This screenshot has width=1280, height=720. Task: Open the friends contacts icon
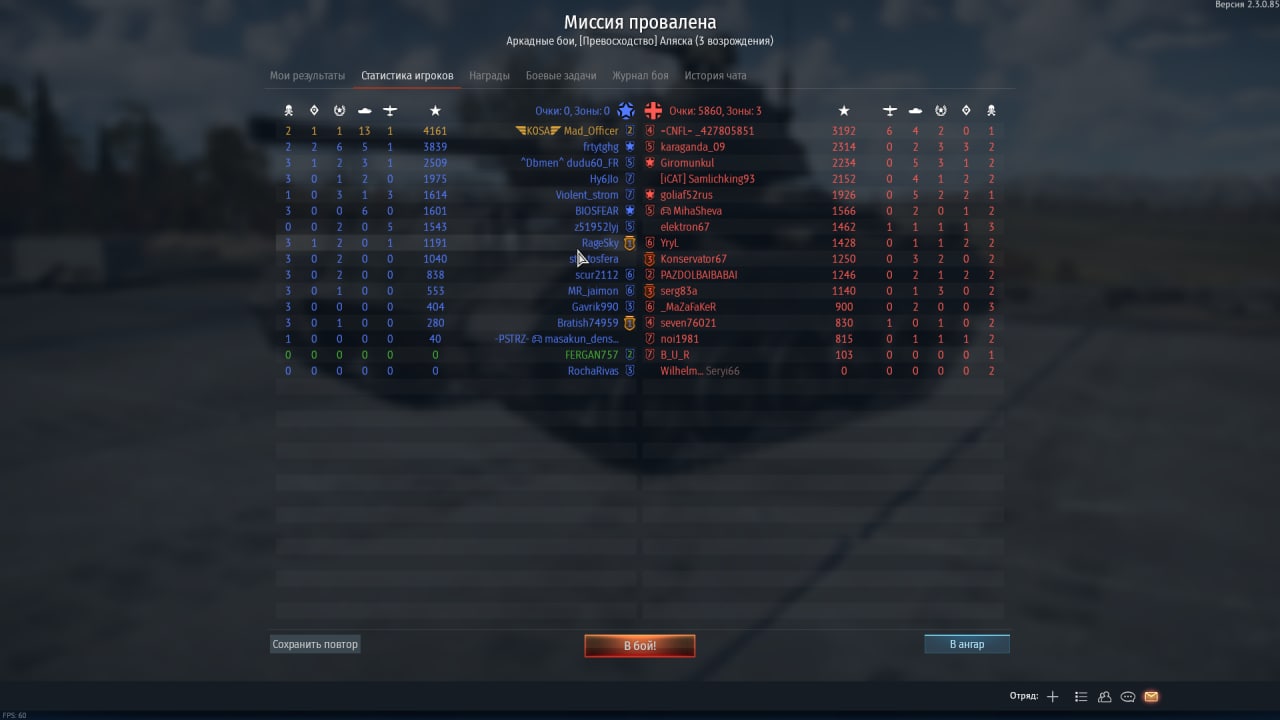point(1105,697)
